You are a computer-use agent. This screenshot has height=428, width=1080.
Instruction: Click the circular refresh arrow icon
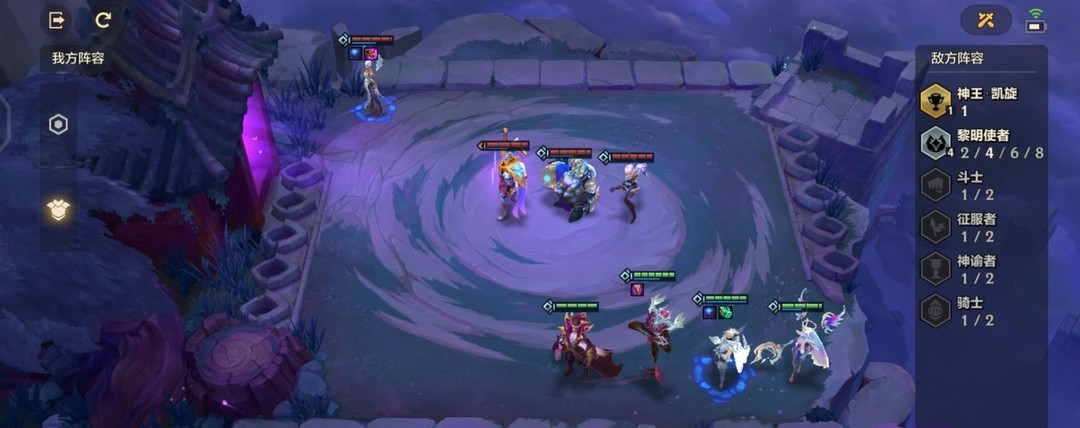point(103,19)
